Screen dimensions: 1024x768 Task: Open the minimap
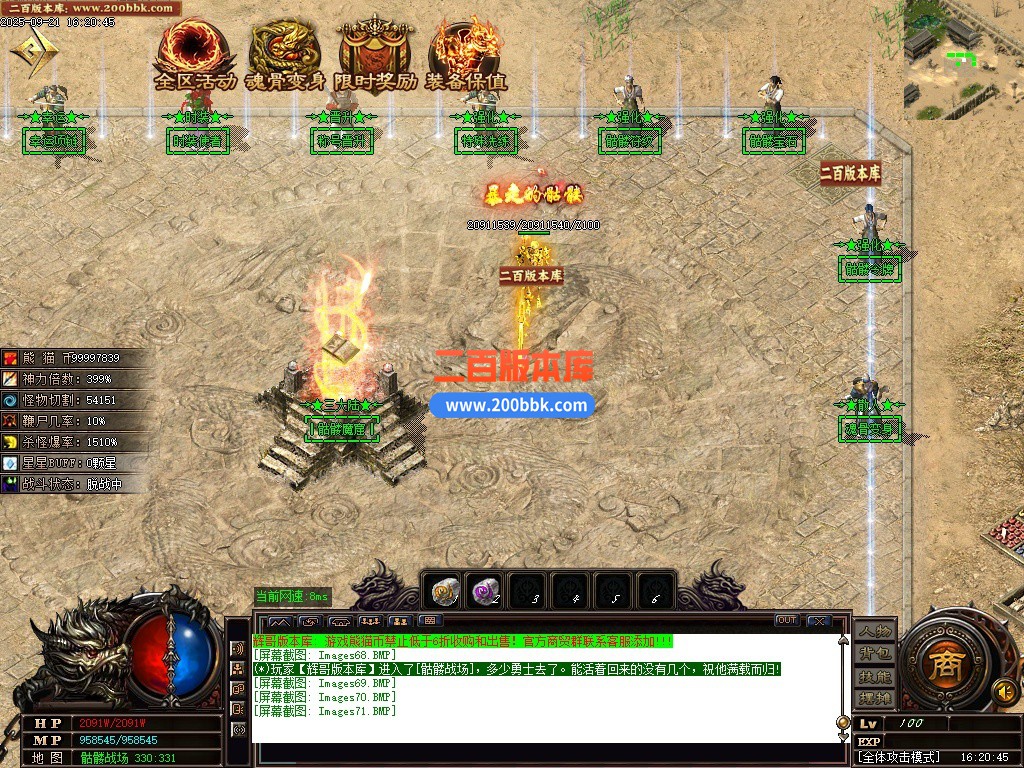coord(964,60)
